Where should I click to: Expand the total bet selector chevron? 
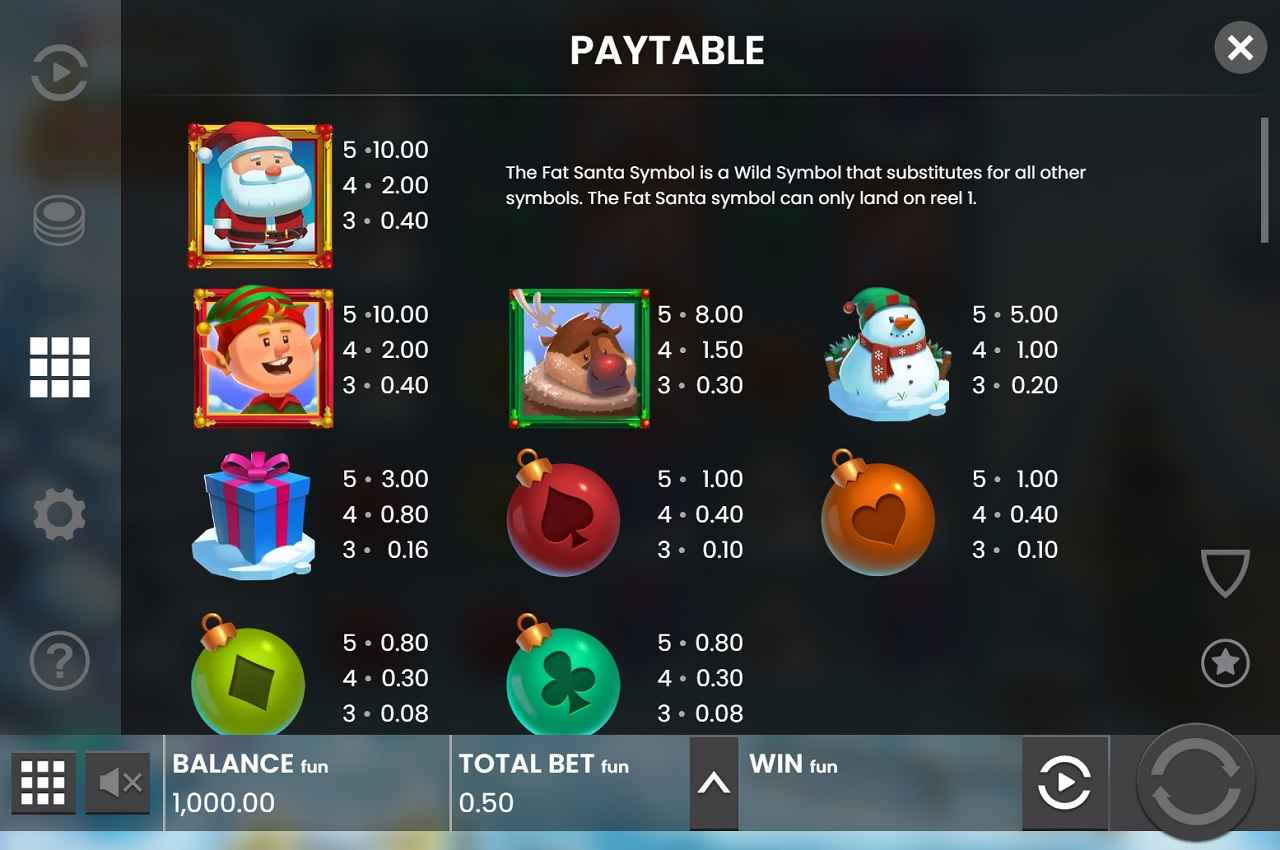pyautogui.click(x=714, y=783)
